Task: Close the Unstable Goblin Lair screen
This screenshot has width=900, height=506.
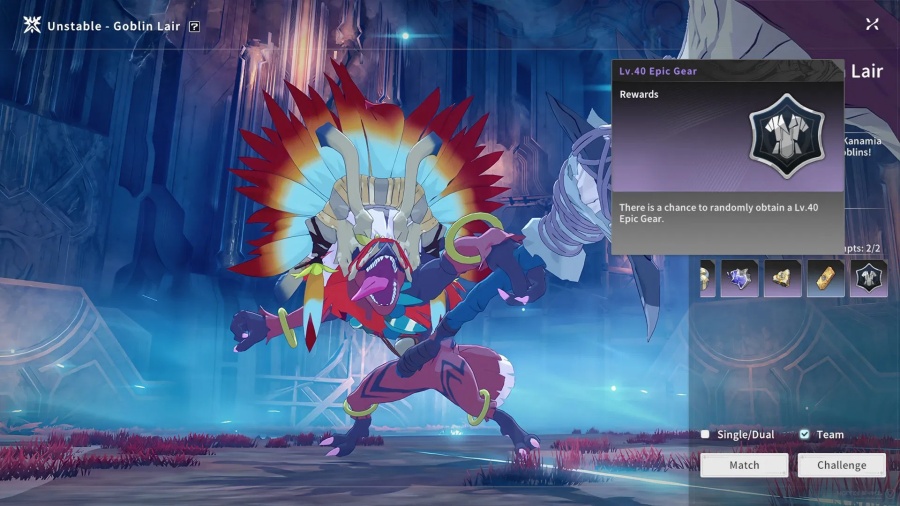Action: 872,24
